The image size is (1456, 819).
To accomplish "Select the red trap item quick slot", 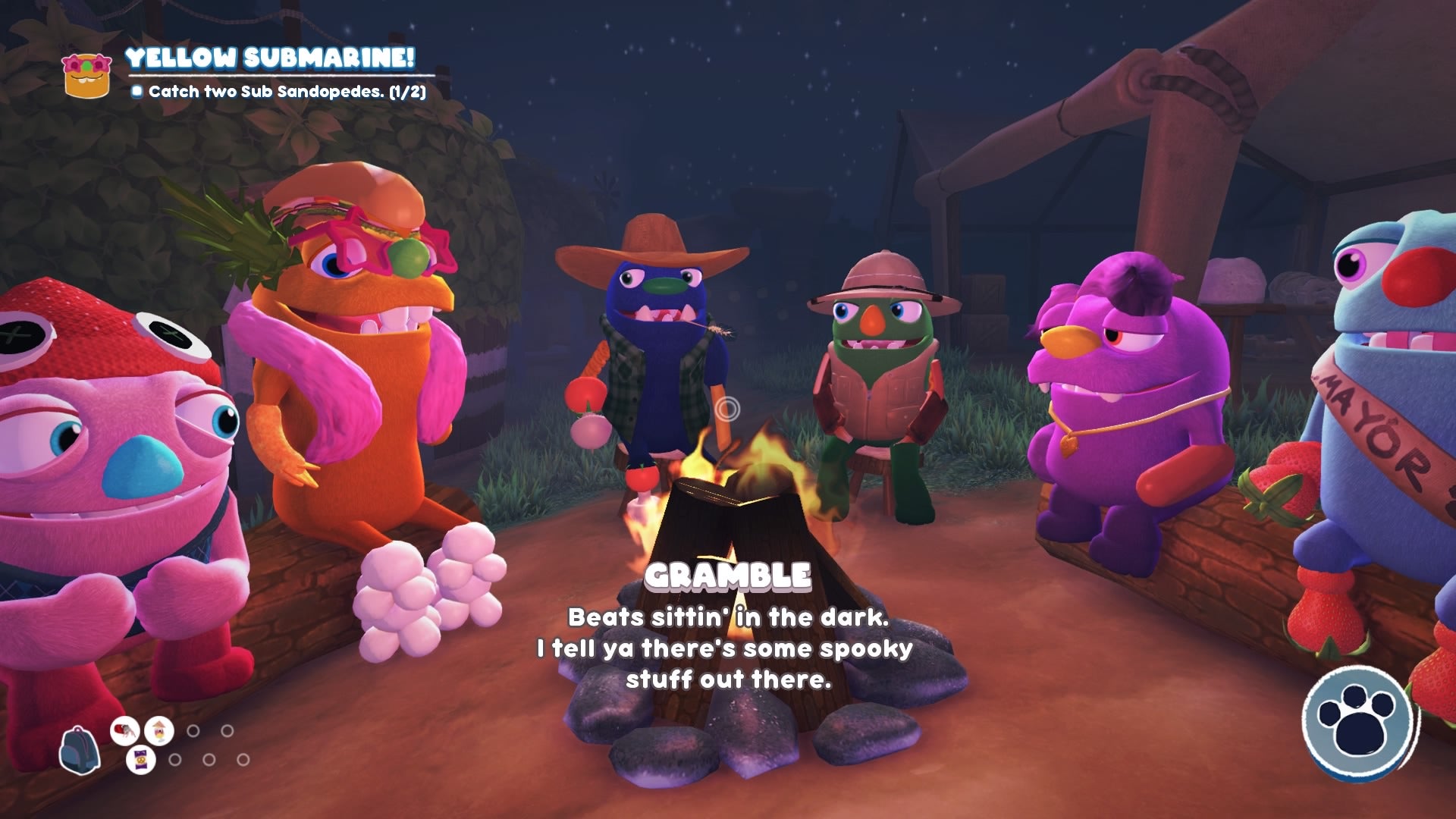I will pos(124,730).
